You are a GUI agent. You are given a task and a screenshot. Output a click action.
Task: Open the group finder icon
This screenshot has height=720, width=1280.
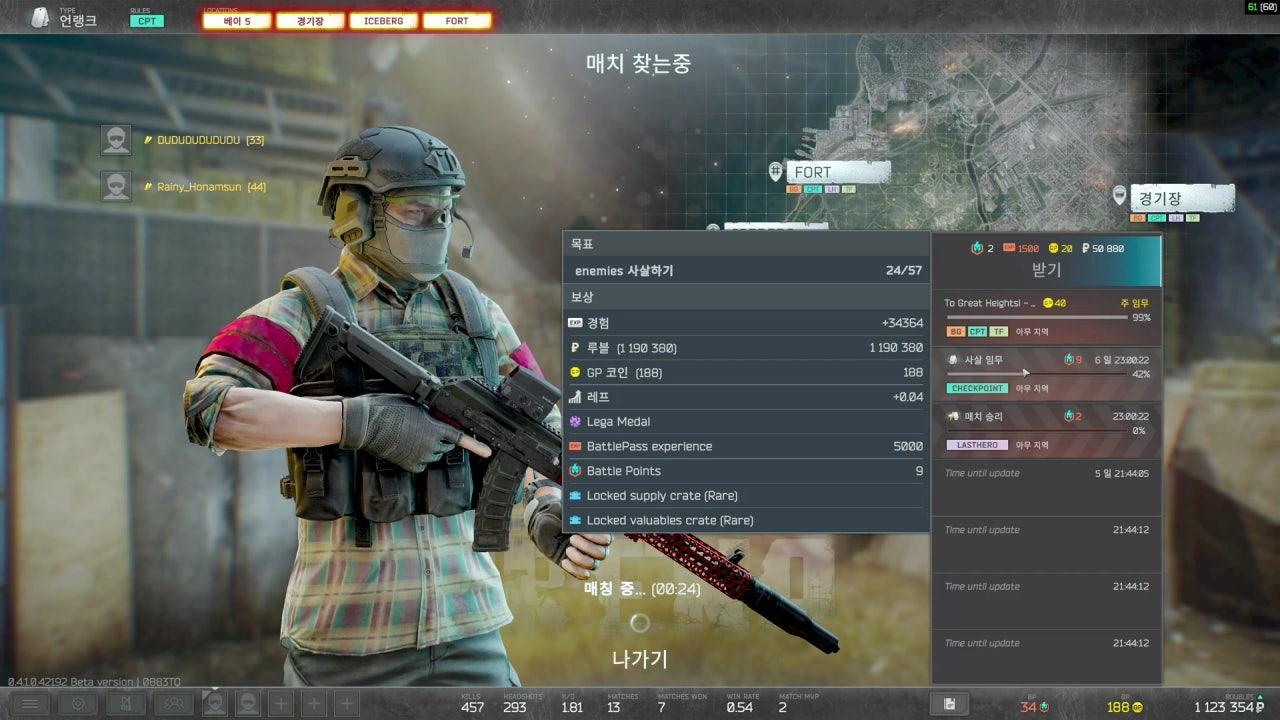(172, 704)
